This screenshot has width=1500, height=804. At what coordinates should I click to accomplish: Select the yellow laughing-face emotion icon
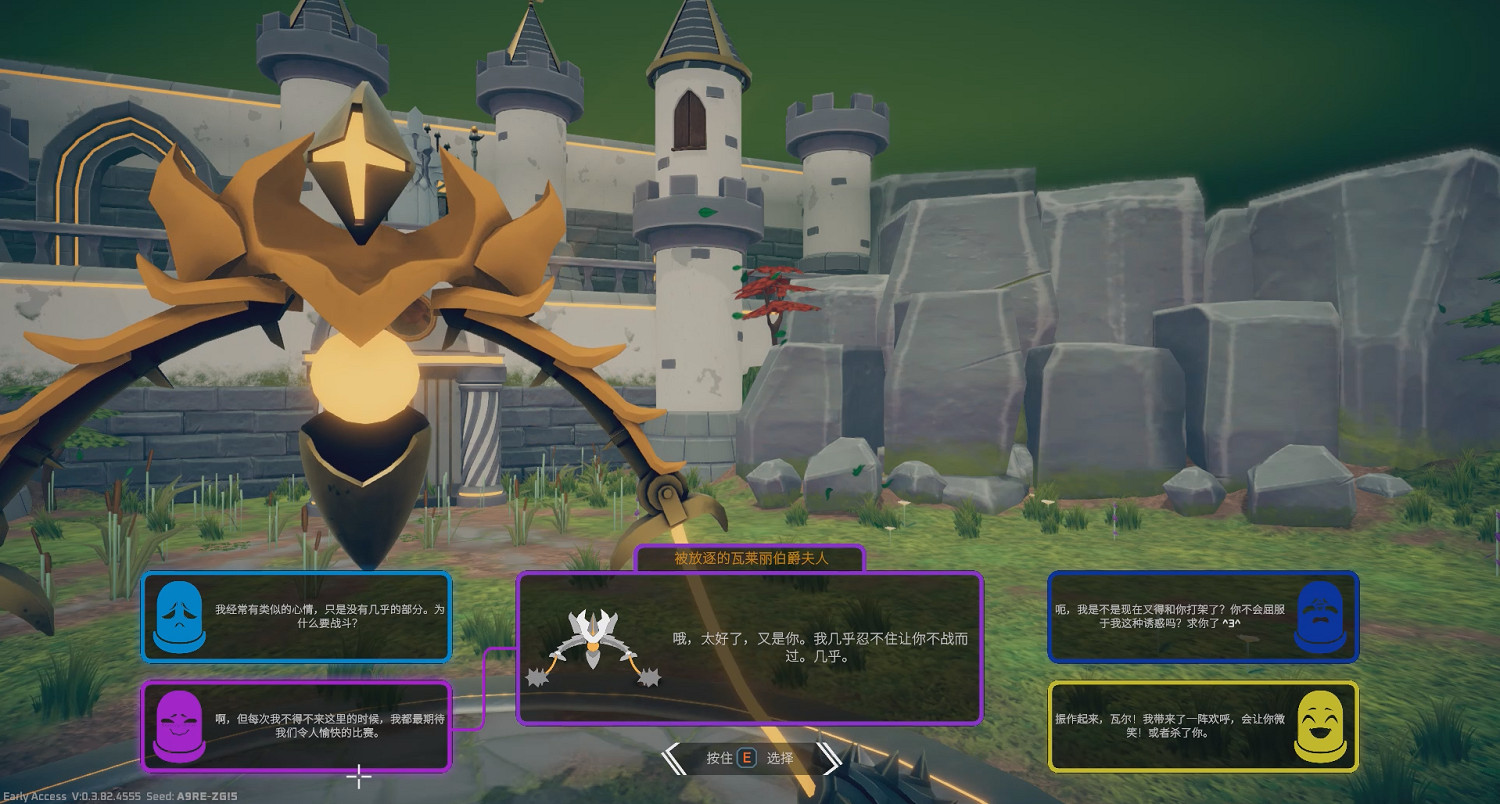[1322, 727]
